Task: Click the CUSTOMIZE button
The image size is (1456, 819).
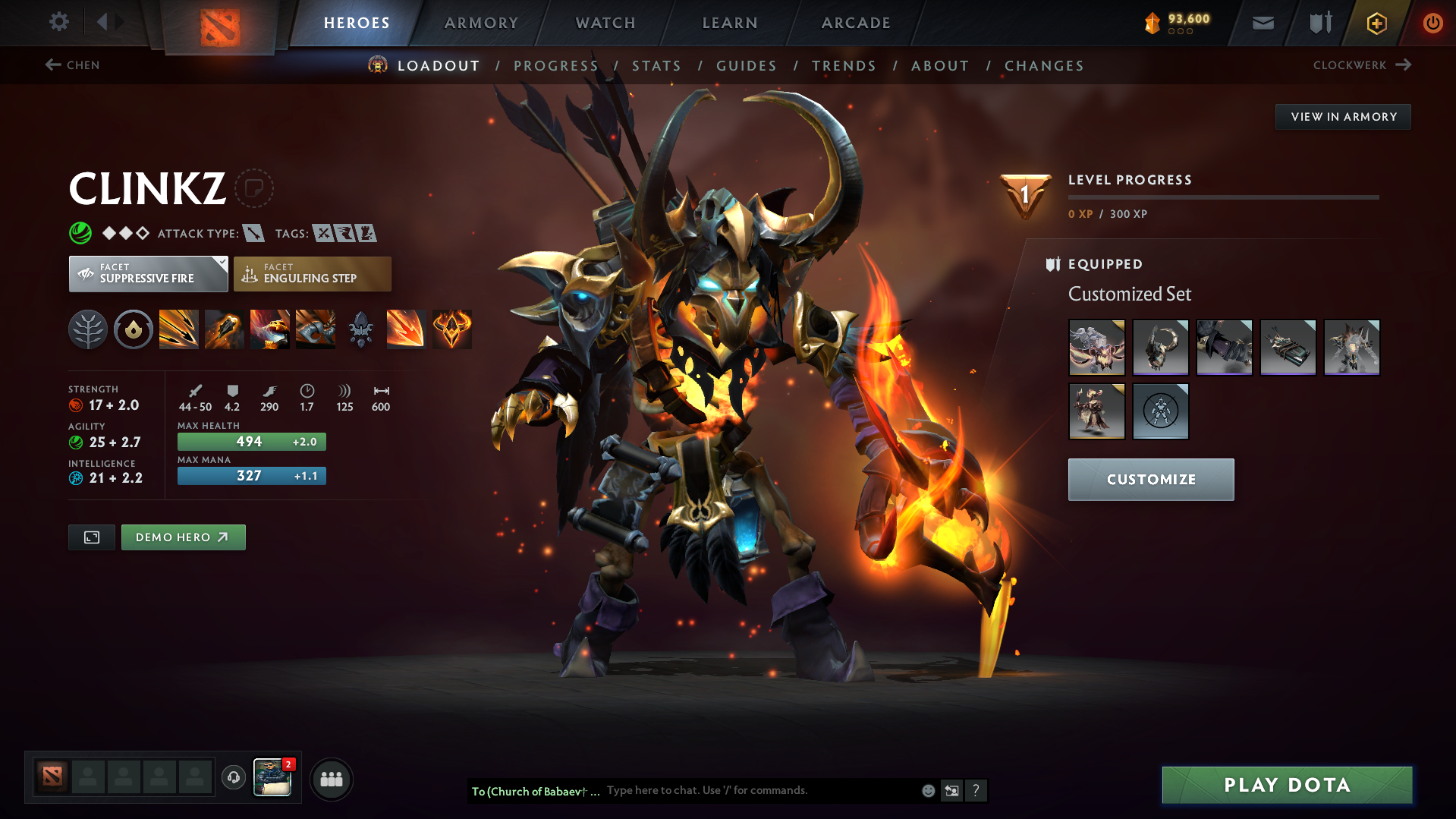Action: (1149, 479)
